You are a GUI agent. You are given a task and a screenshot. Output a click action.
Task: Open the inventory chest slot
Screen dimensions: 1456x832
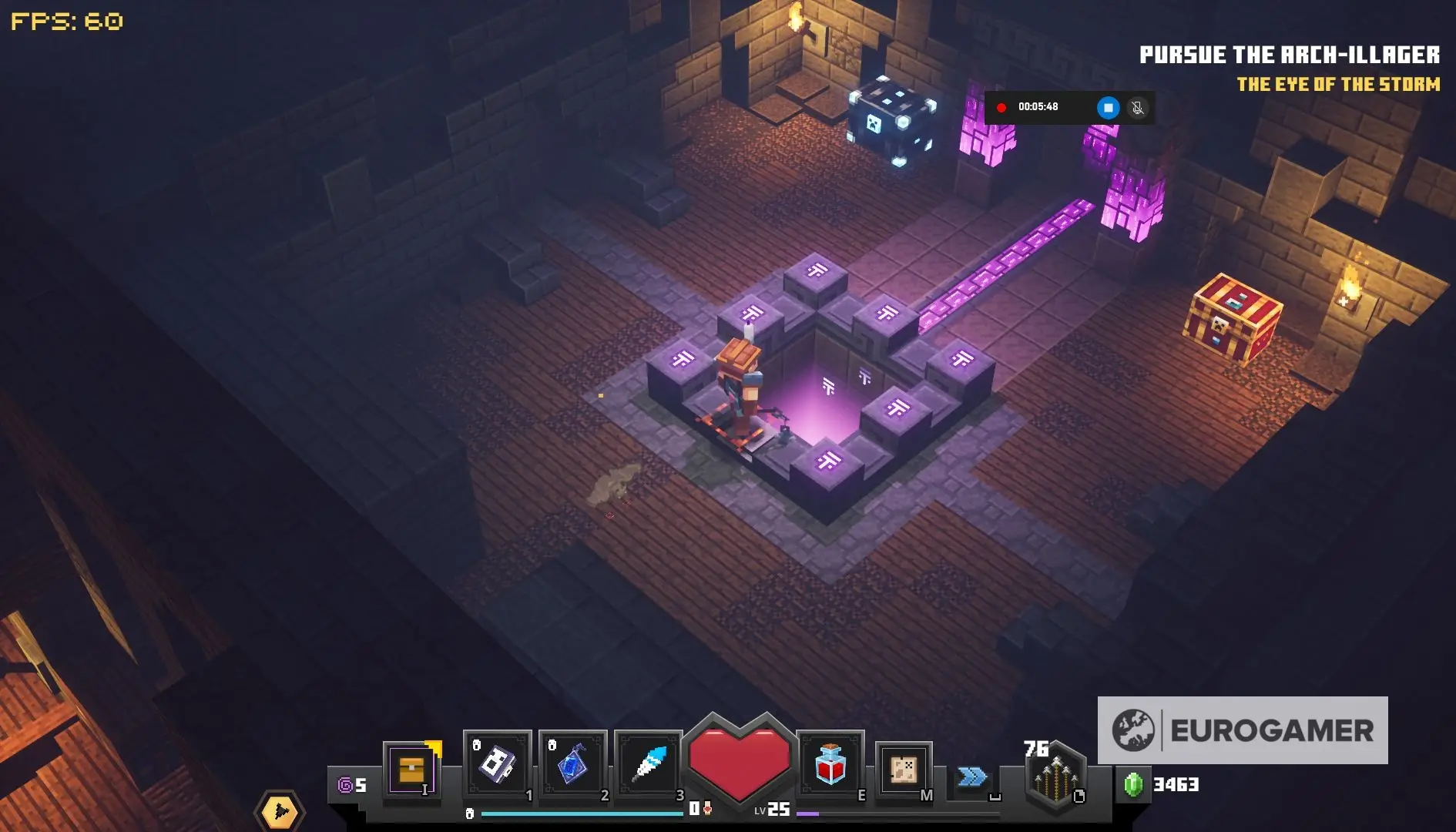click(x=411, y=770)
